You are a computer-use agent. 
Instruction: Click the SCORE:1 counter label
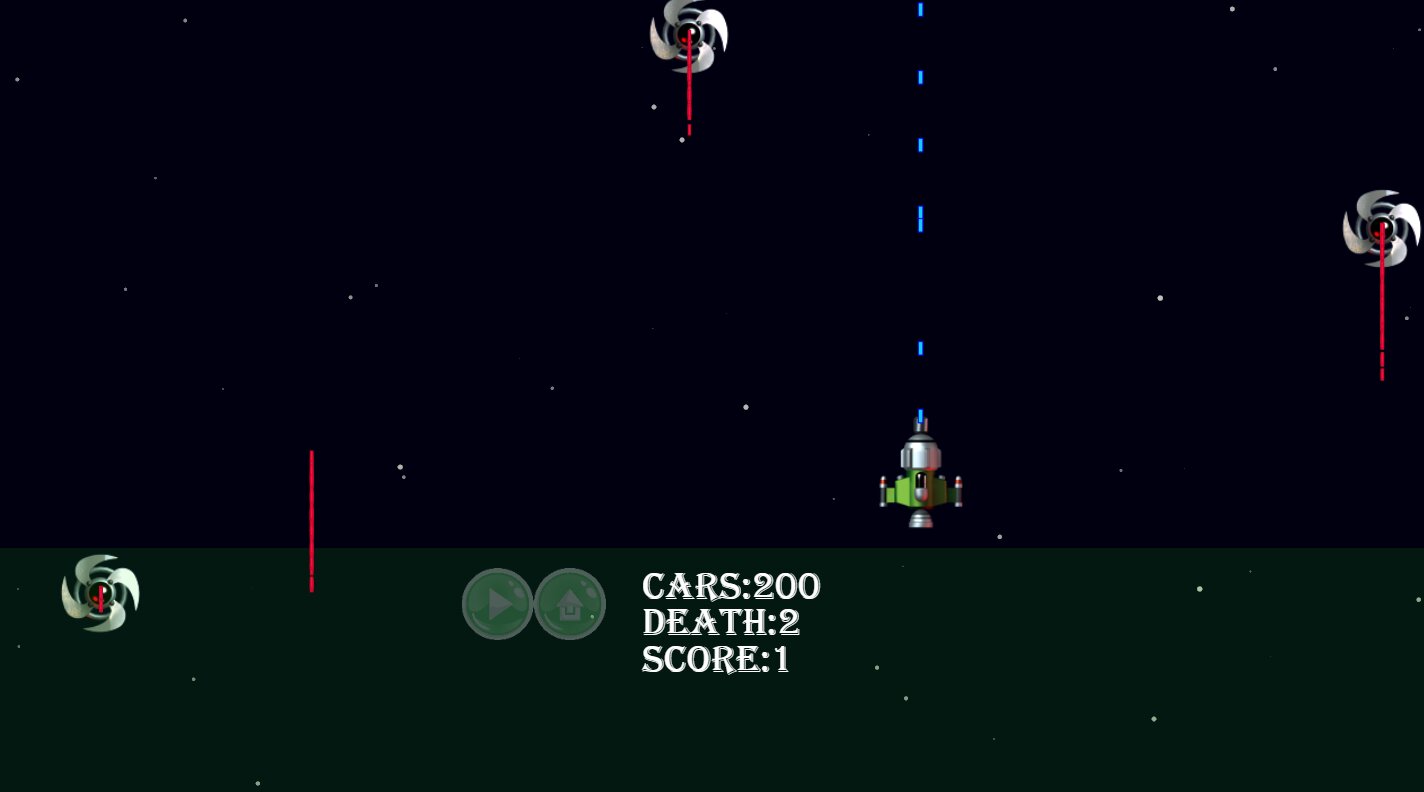[x=715, y=660]
